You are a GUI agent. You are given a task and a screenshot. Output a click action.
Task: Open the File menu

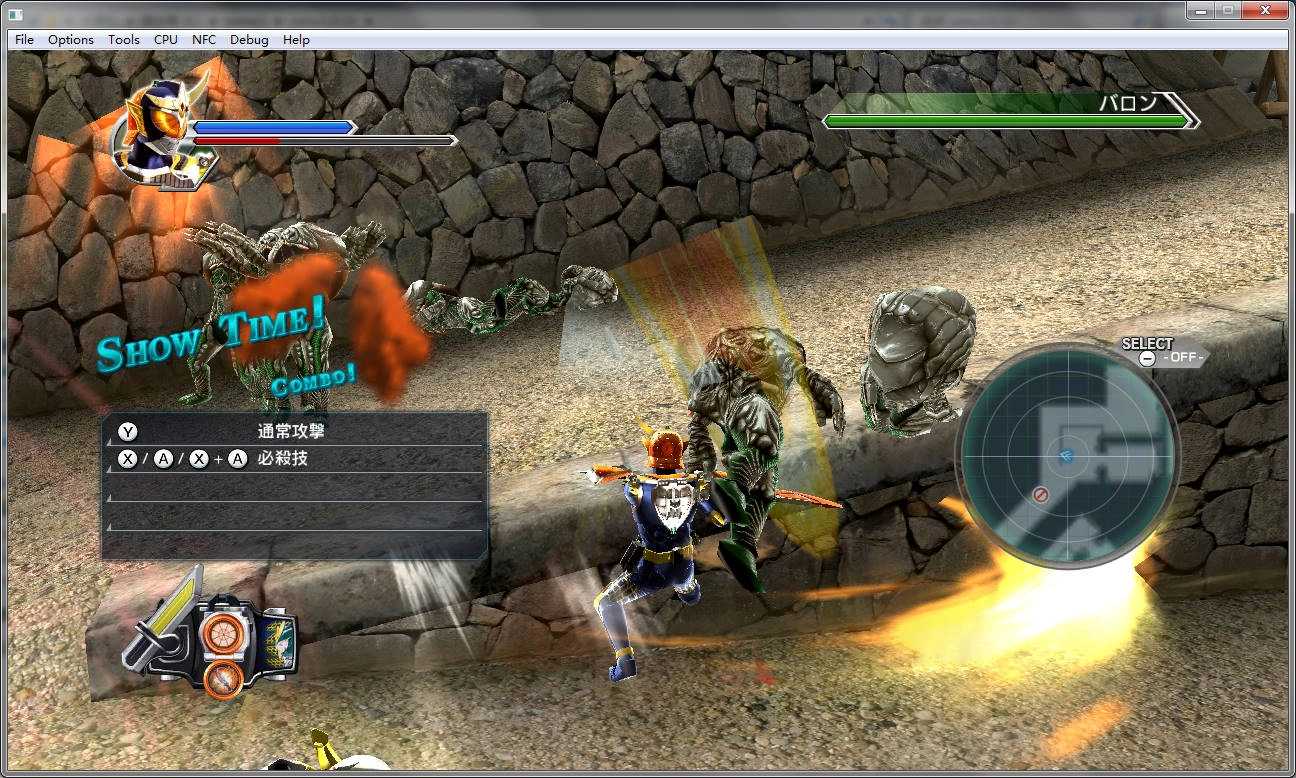pos(25,40)
